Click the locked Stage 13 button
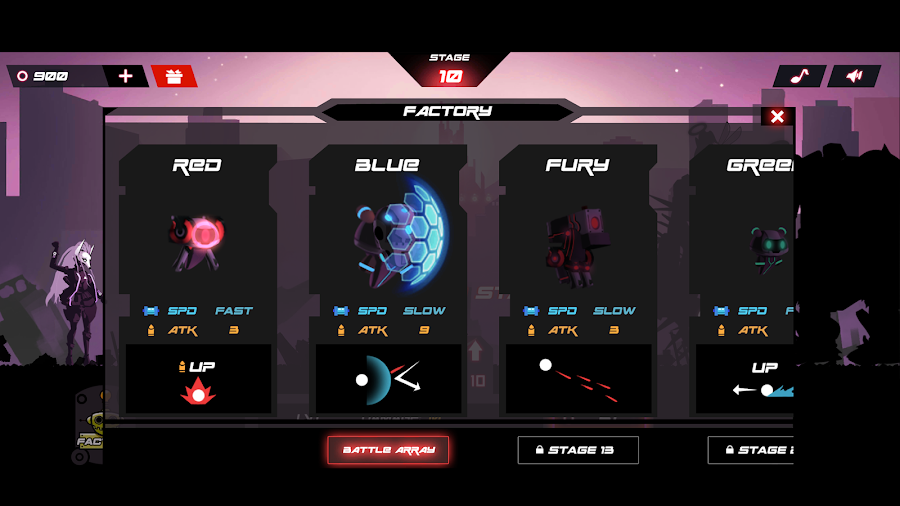Screen dimensions: 900x506 point(578,450)
